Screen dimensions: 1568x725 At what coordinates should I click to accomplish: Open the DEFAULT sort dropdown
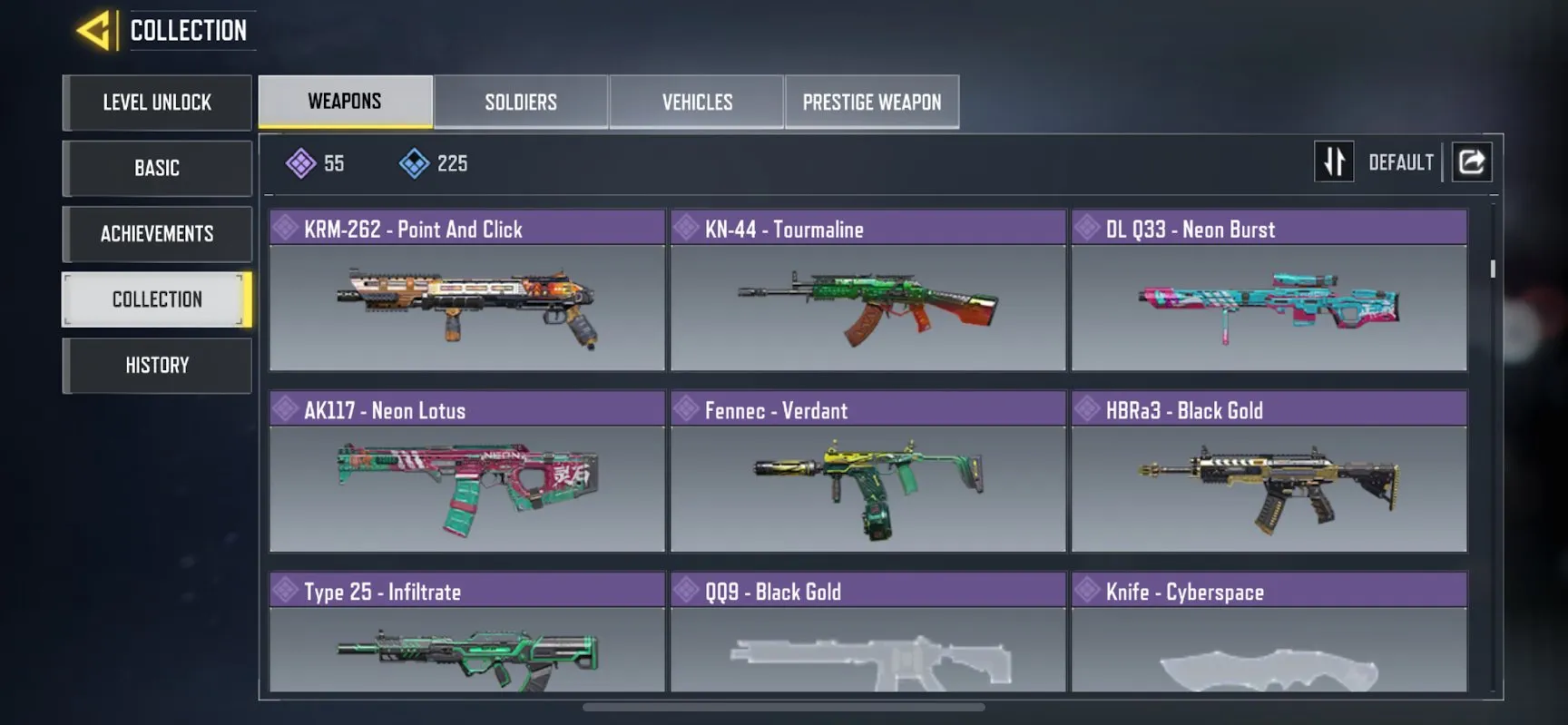pyautogui.click(x=1400, y=162)
